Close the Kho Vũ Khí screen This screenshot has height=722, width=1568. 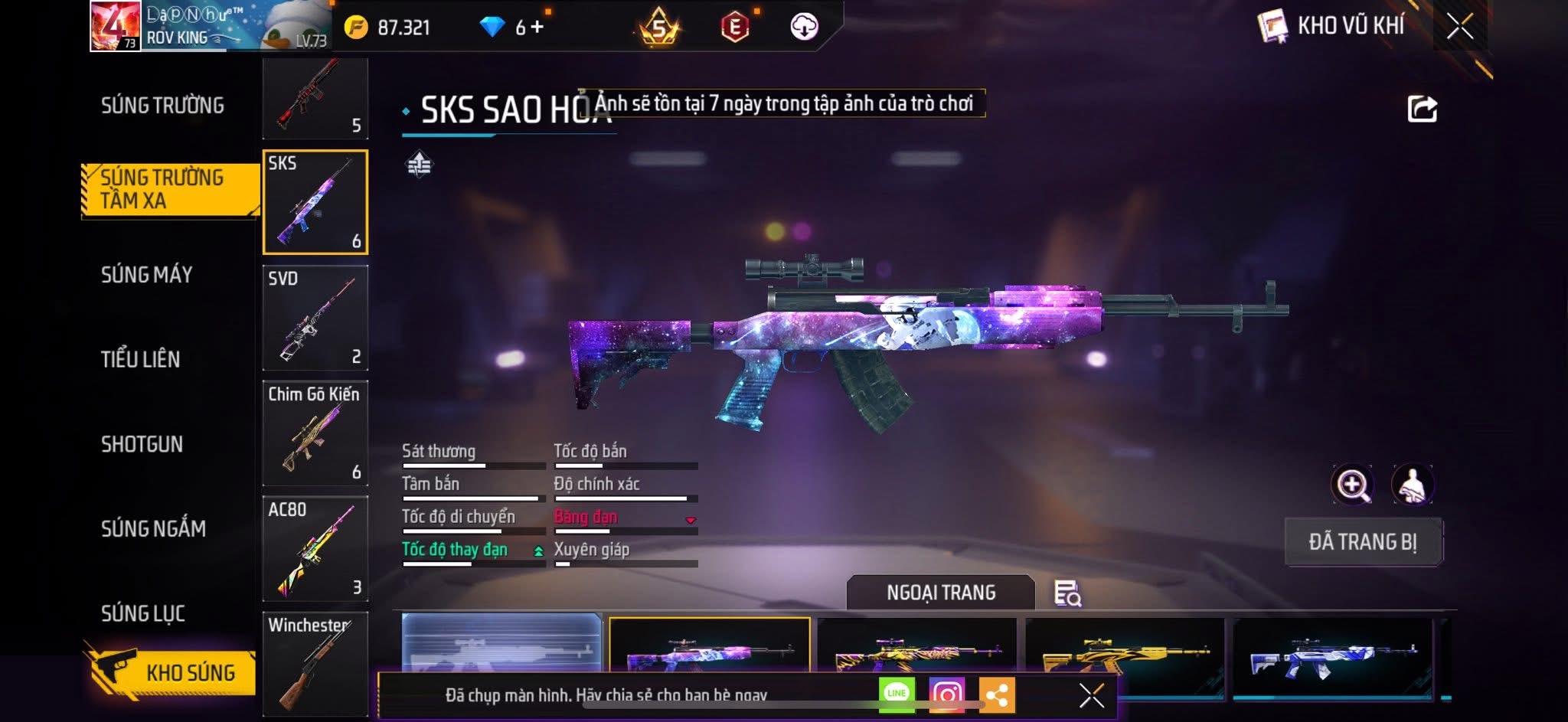tap(1459, 27)
